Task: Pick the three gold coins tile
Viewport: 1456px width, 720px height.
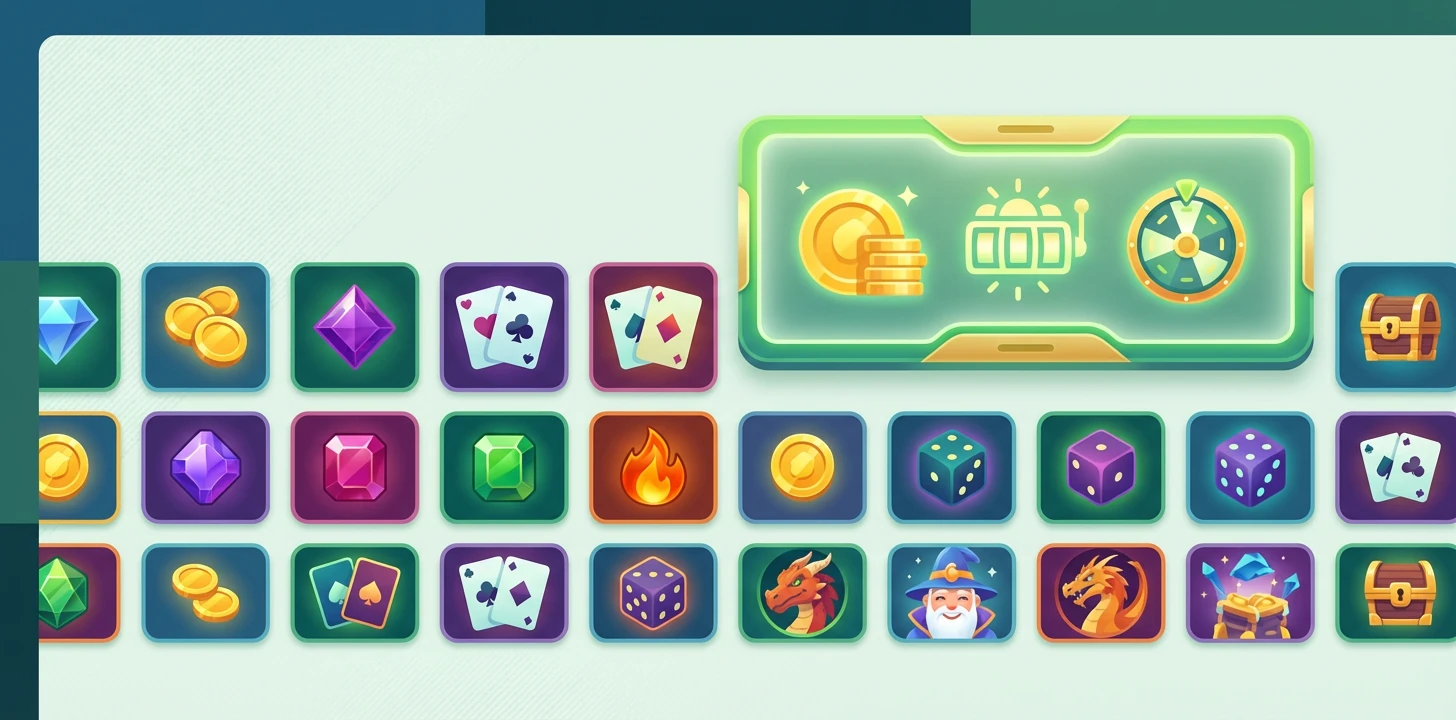Action: pyautogui.click(x=206, y=327)
